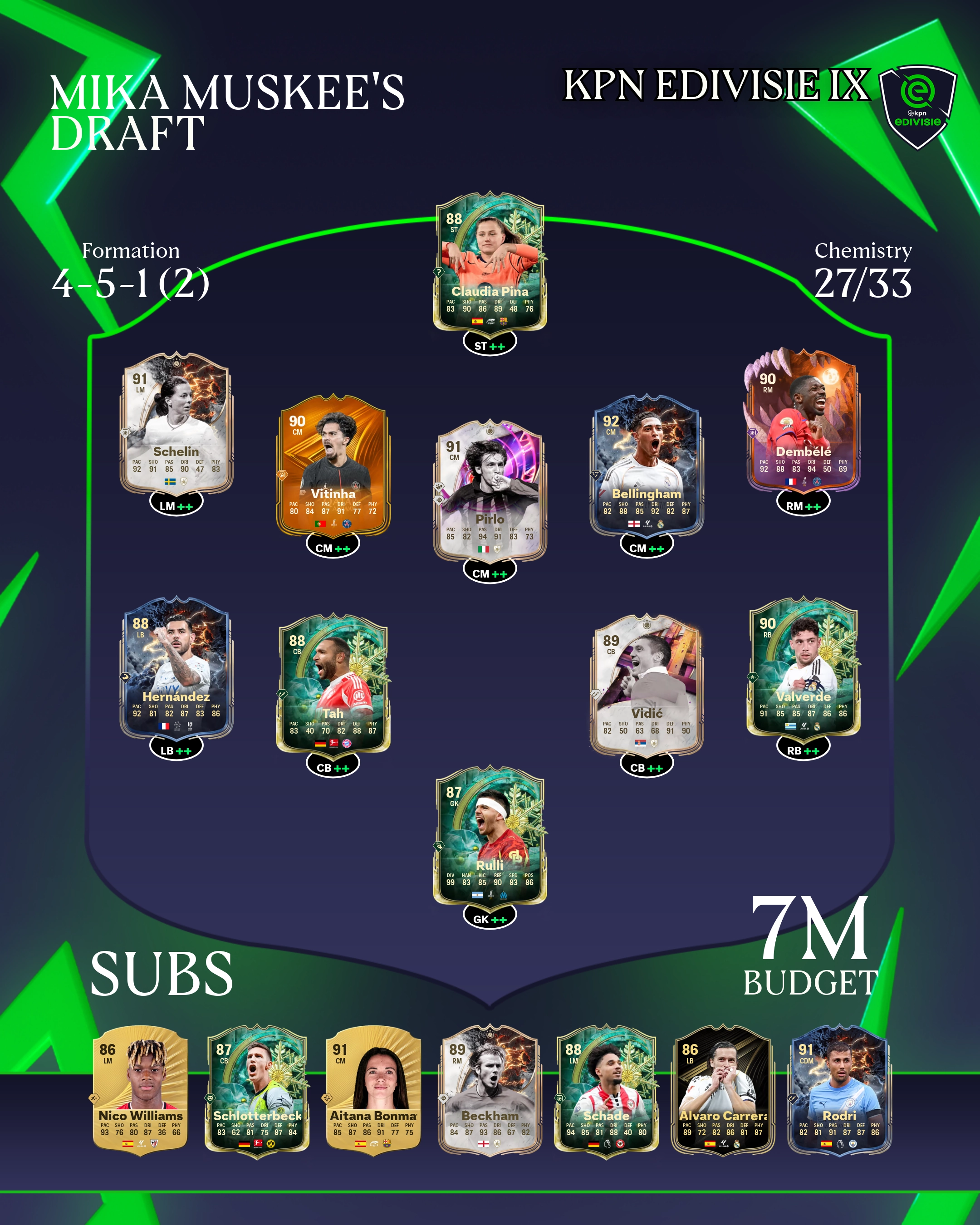This screenshot has width=980, height=1225.
Task: Choose the Valverde right back card
Action: pyautogui.click(x=803, y=668)
